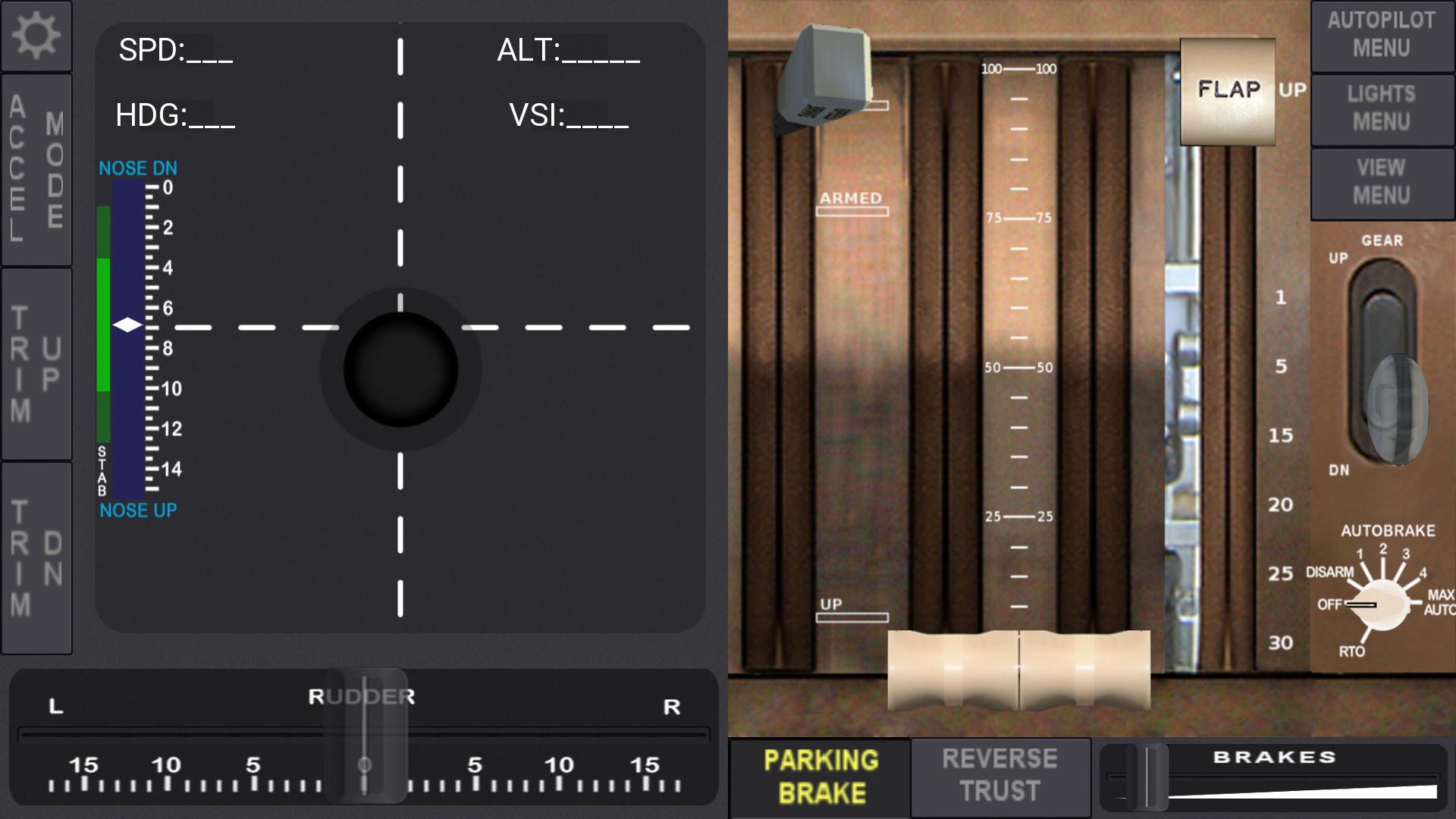
Task: Move the FLAP lever to UP
Action: click(1227, 91)
